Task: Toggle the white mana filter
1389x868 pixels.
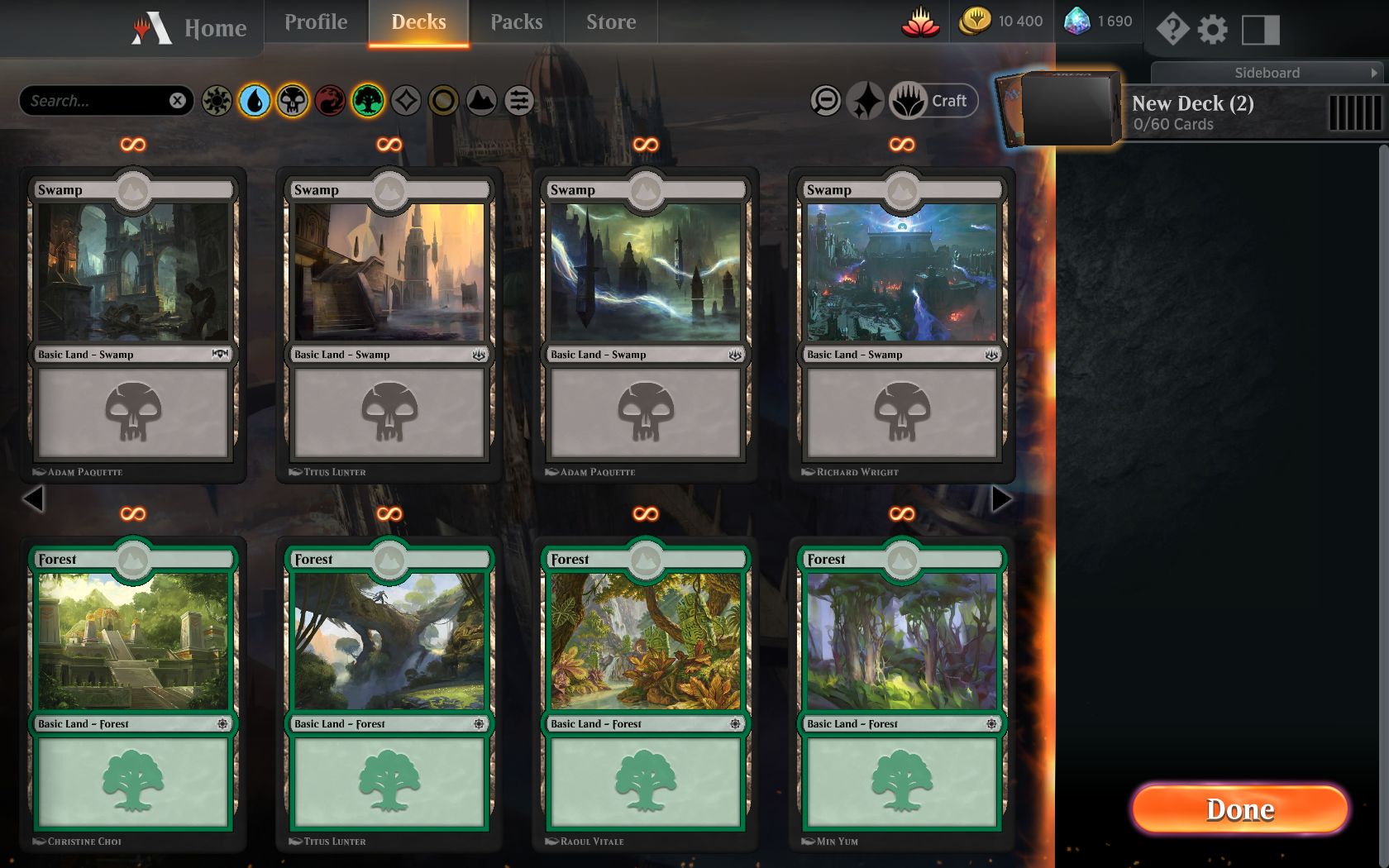Action: (x=216, y=101)
